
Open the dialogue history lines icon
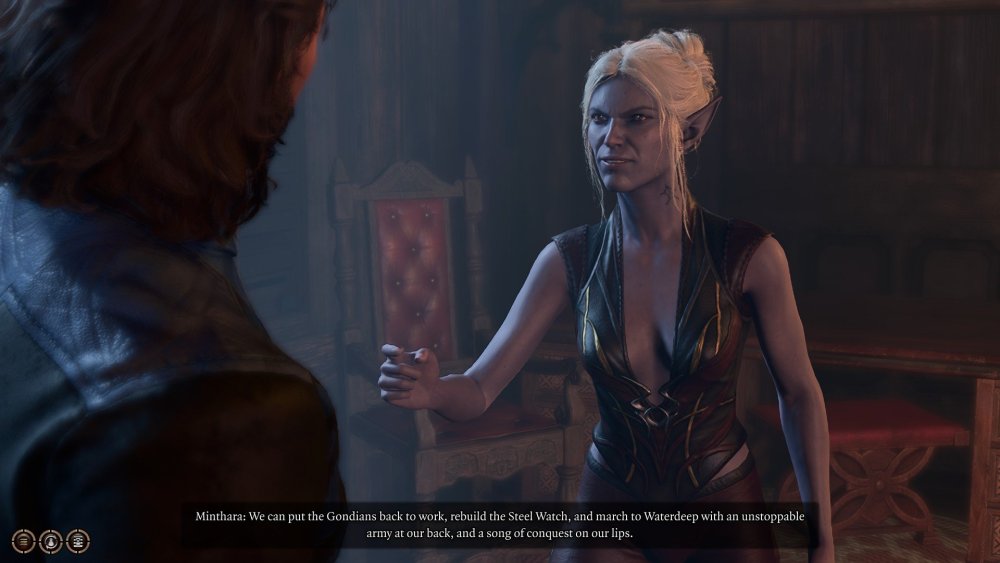point(78,541)
